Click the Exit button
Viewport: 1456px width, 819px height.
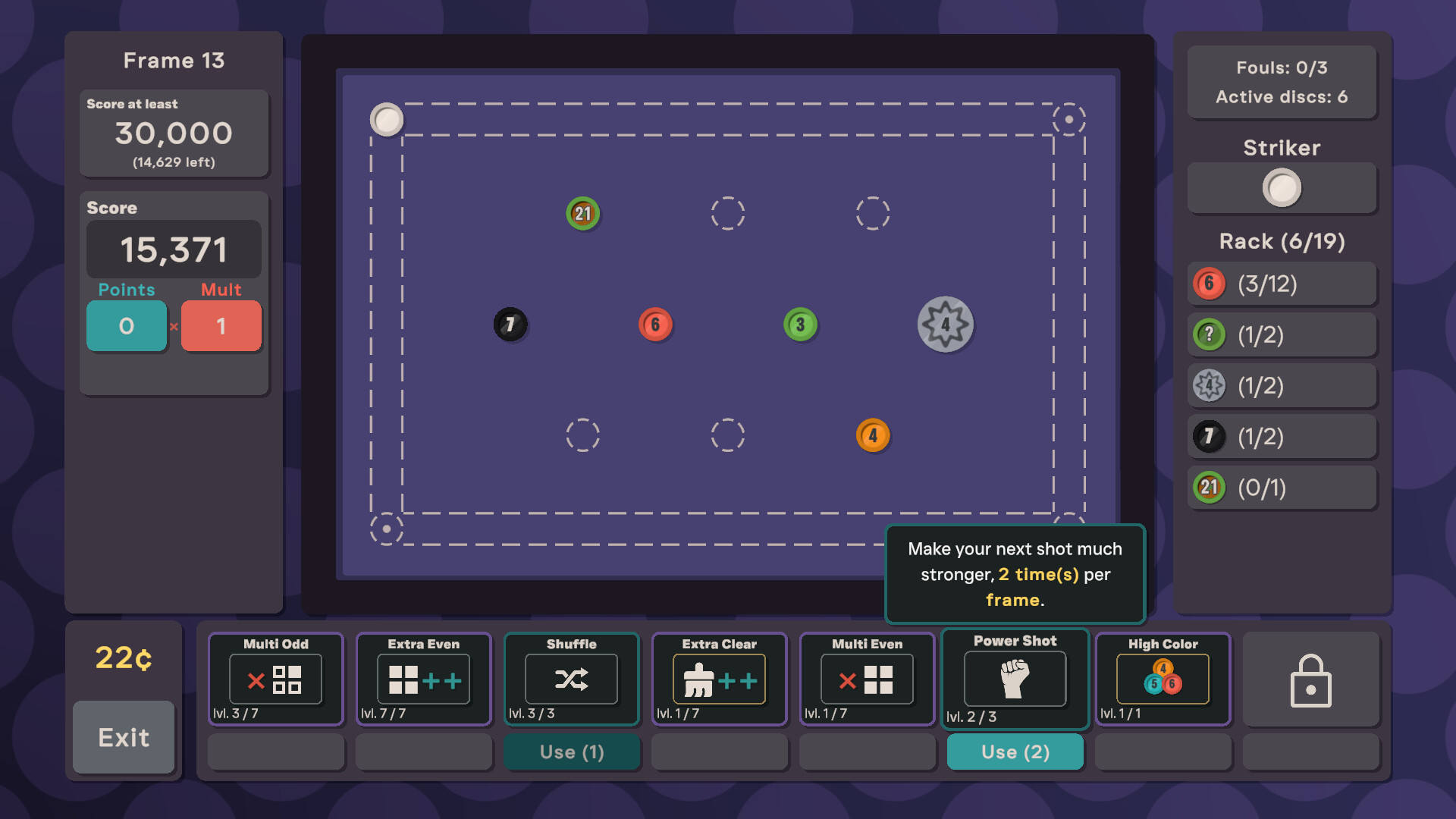point(124,736)
